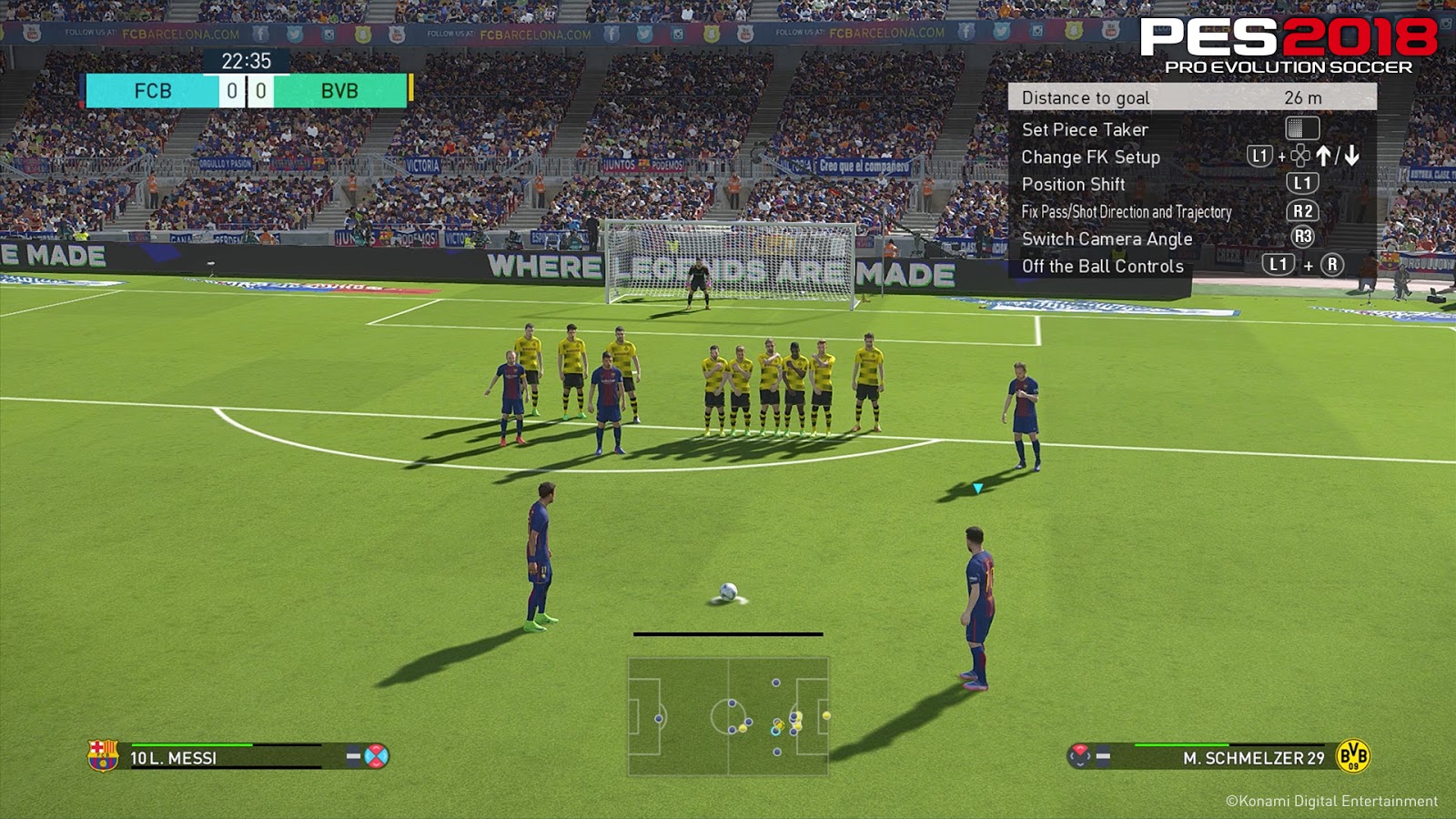Click the R3 icon beside Switch Camera Angle
Image resolution: width=1456 pixels, height=819 pixels.
pos(1302,236)
